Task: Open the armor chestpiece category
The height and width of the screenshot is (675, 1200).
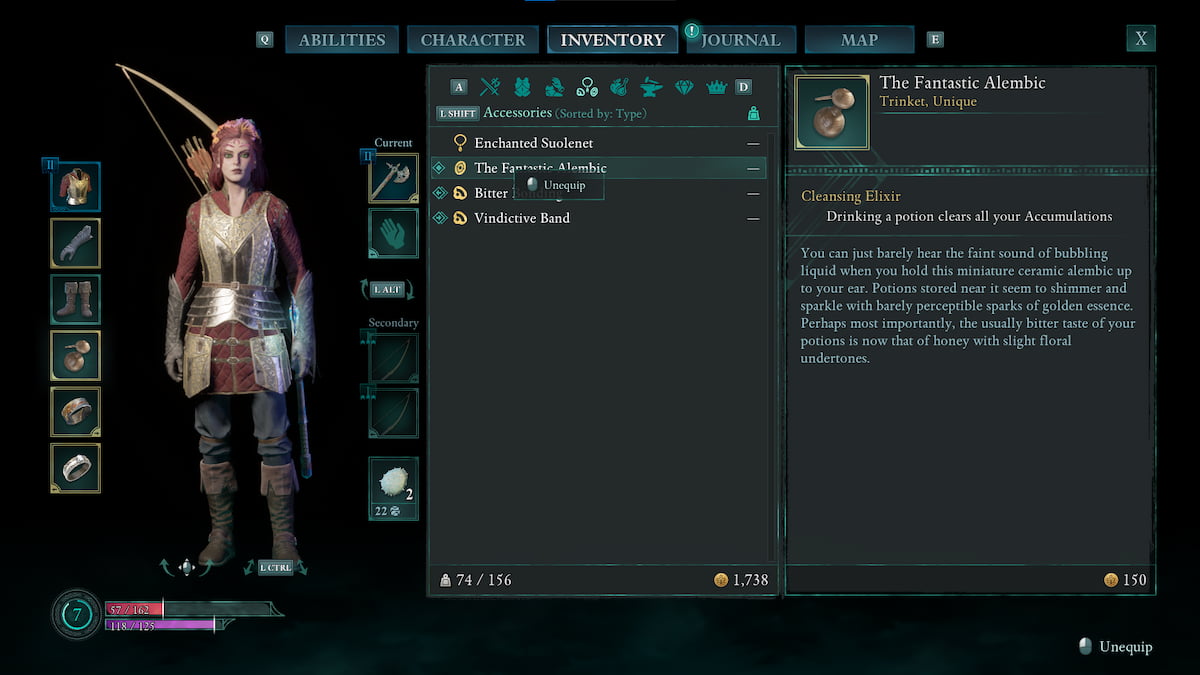Action: [522, 87]
